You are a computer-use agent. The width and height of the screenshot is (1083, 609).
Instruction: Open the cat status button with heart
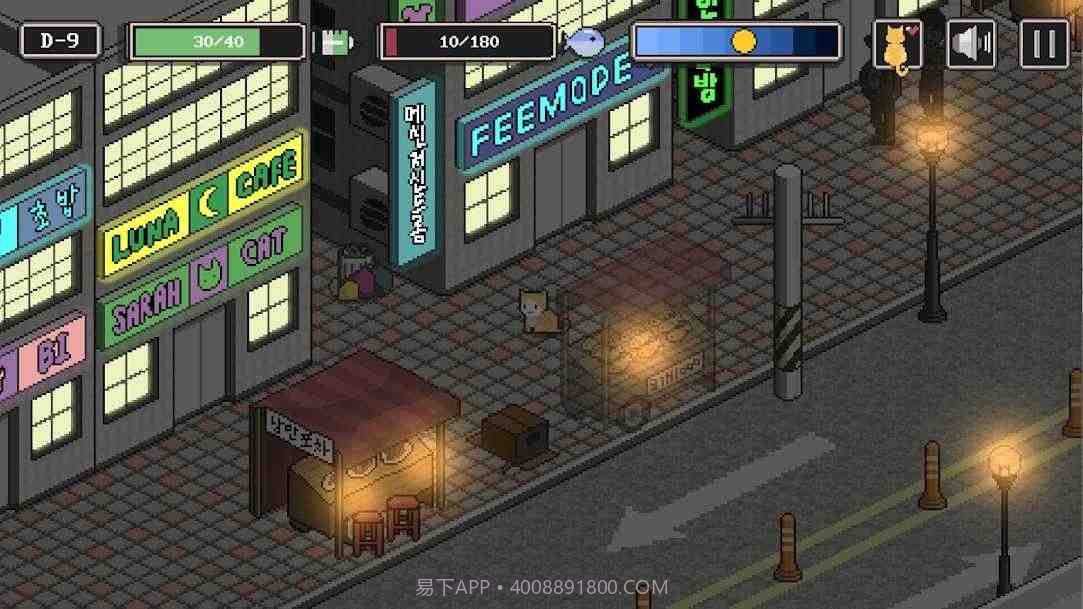tap(897, 45)
